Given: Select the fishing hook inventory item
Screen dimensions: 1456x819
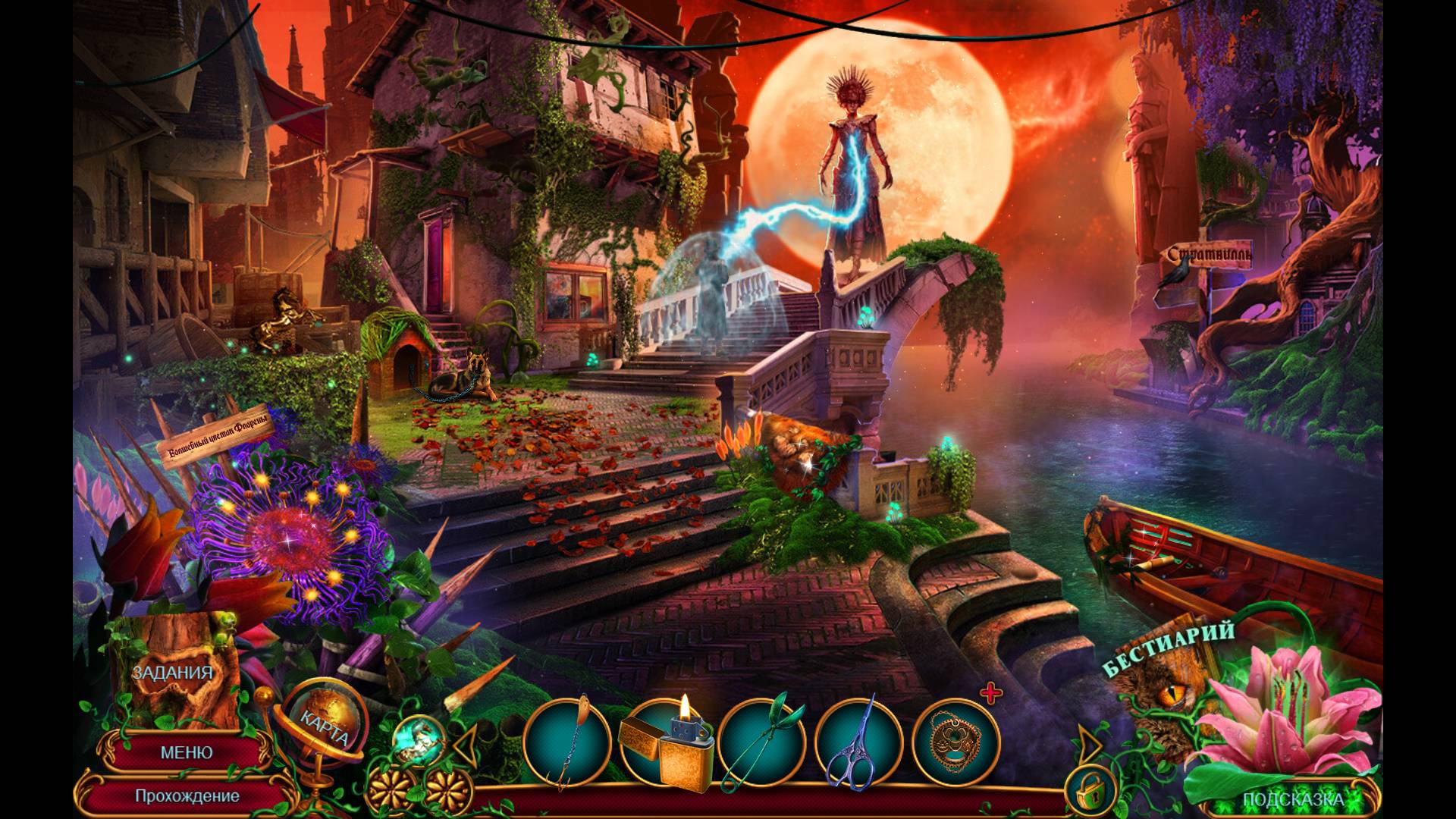Looking at the screenshot, I should 567,742.
